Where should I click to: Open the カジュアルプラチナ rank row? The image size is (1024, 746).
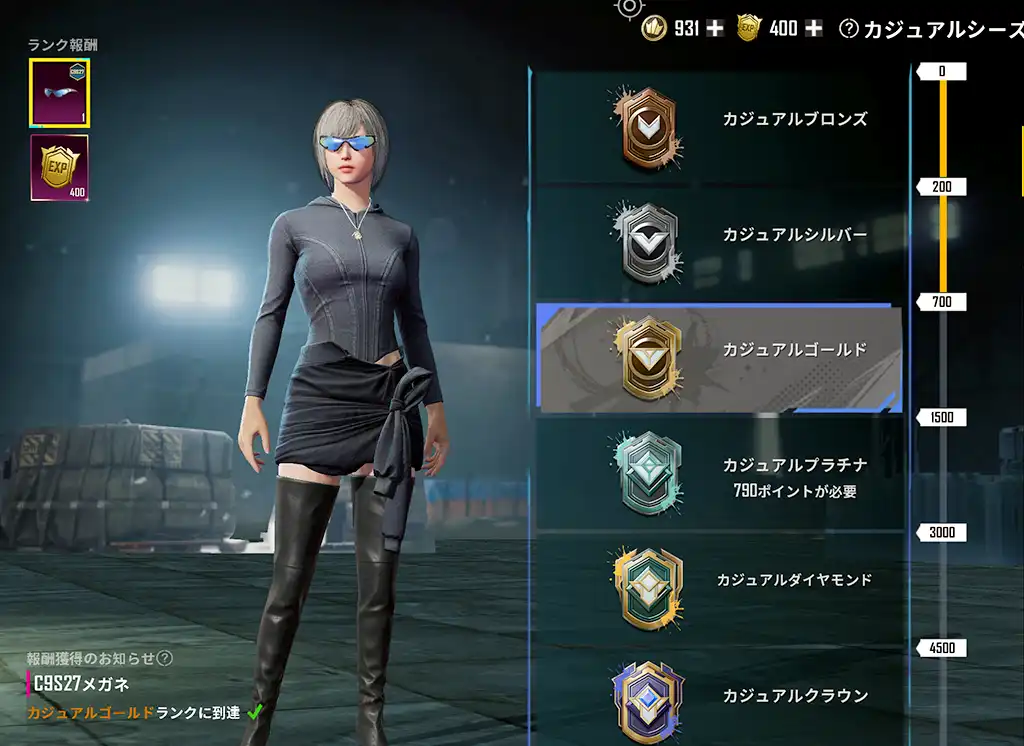[718, 473]
